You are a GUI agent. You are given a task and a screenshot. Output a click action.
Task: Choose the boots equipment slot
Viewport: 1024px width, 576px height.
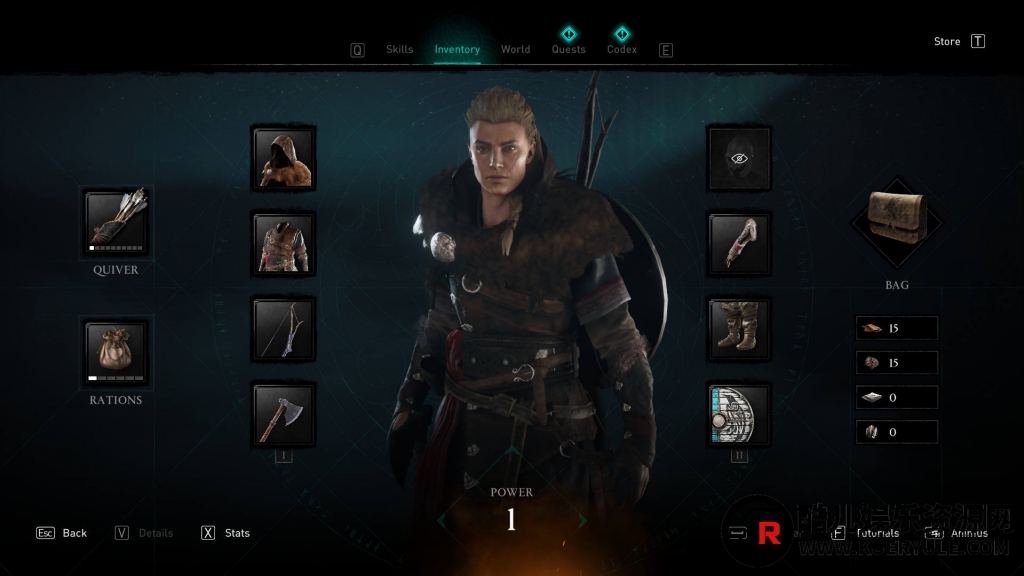[x=739, y=328]
